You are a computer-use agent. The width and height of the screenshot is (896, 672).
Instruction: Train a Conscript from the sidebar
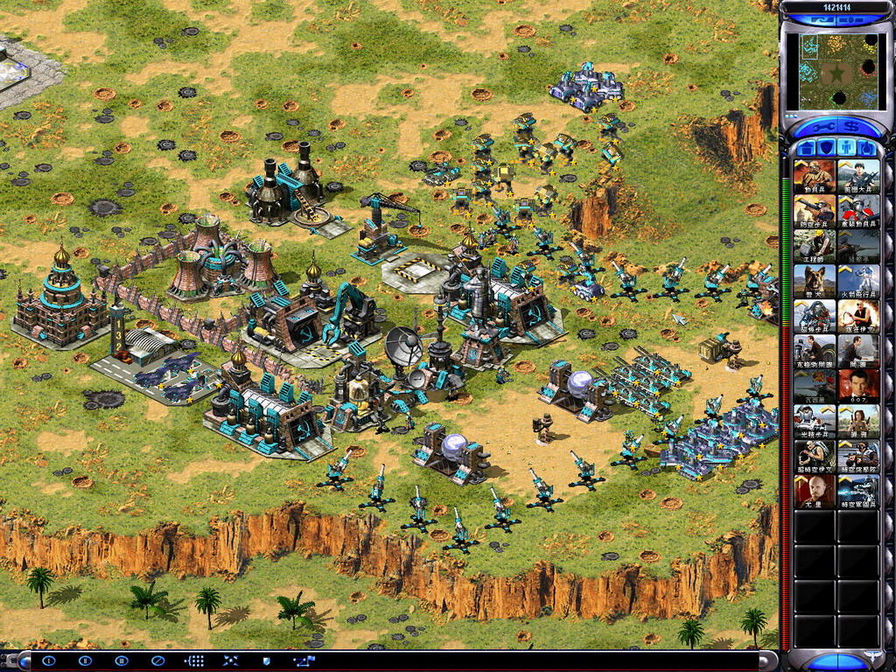point(814,177)
